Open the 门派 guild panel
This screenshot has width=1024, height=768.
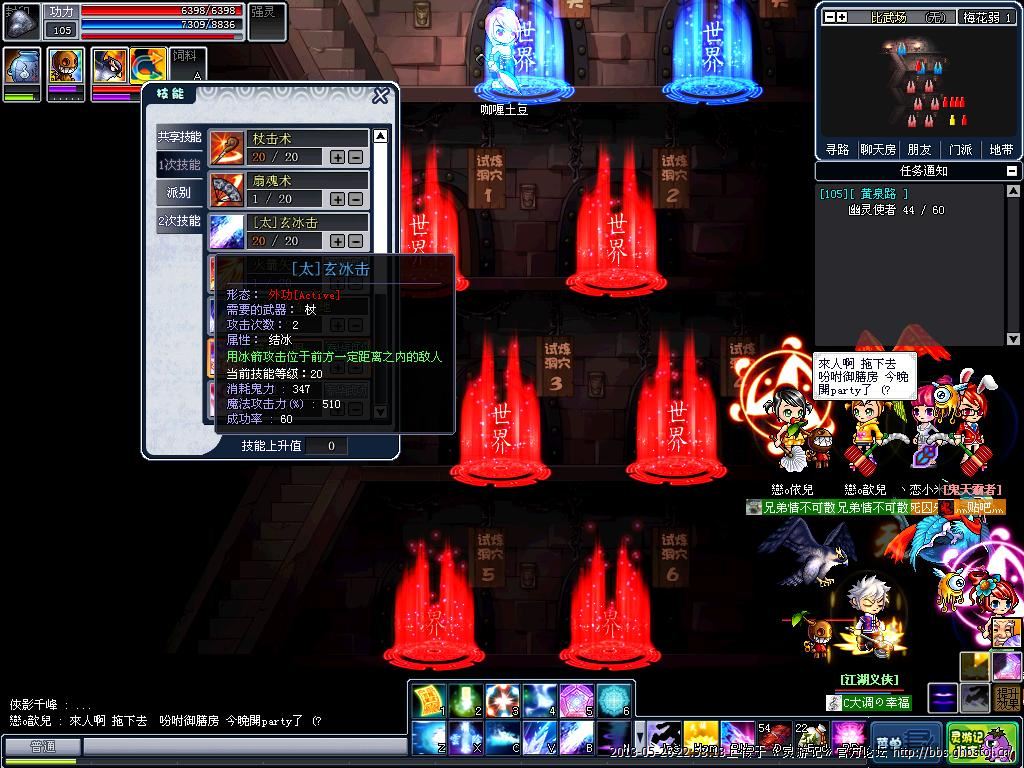(960, 149)
